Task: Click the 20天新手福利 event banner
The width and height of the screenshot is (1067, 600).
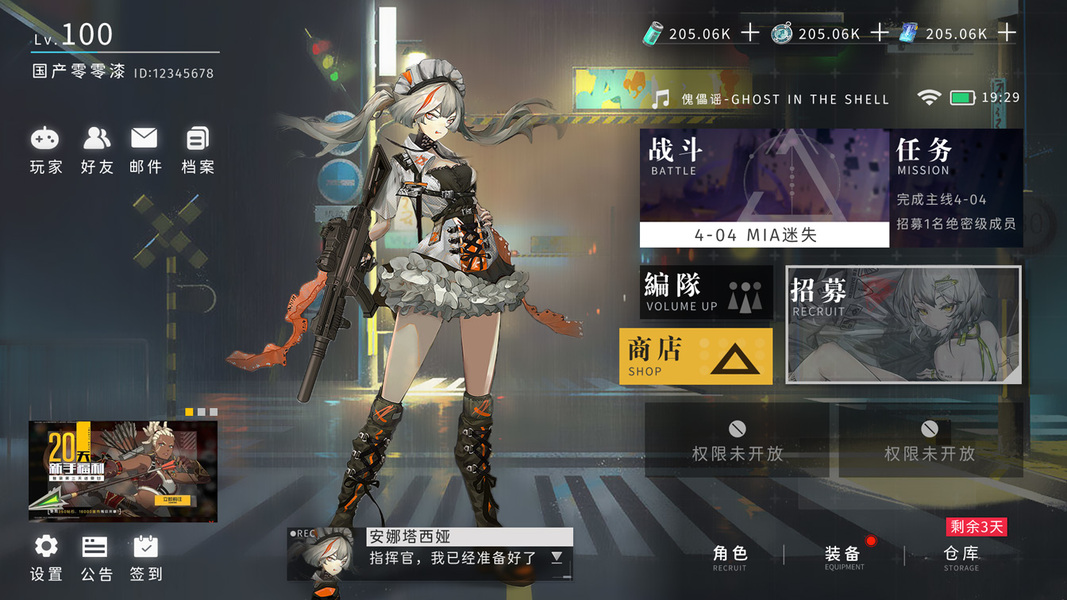Action: (x=122, y=470)
